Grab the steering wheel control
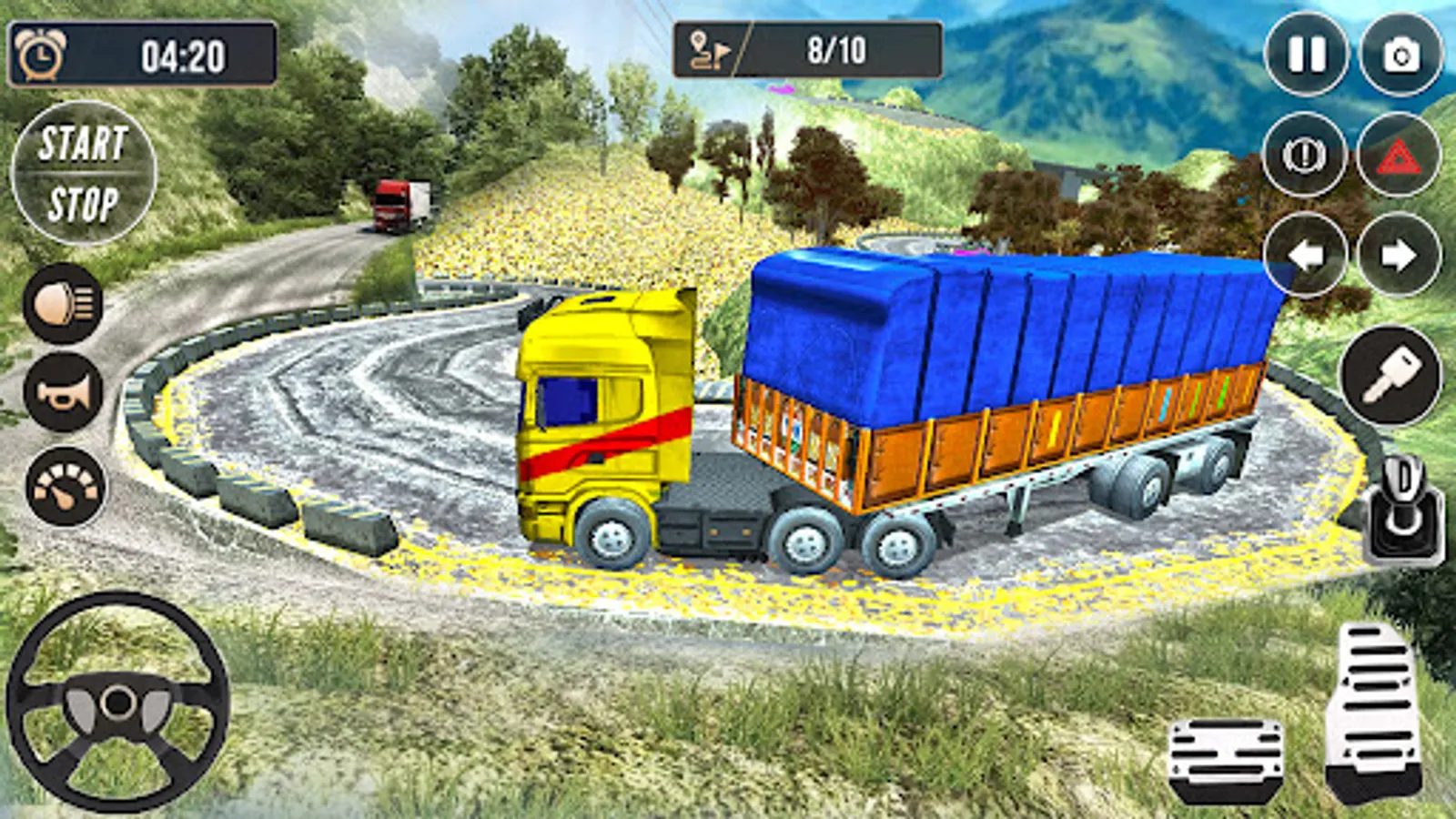This screenshot has height=819, width=1456. [118, 702]
